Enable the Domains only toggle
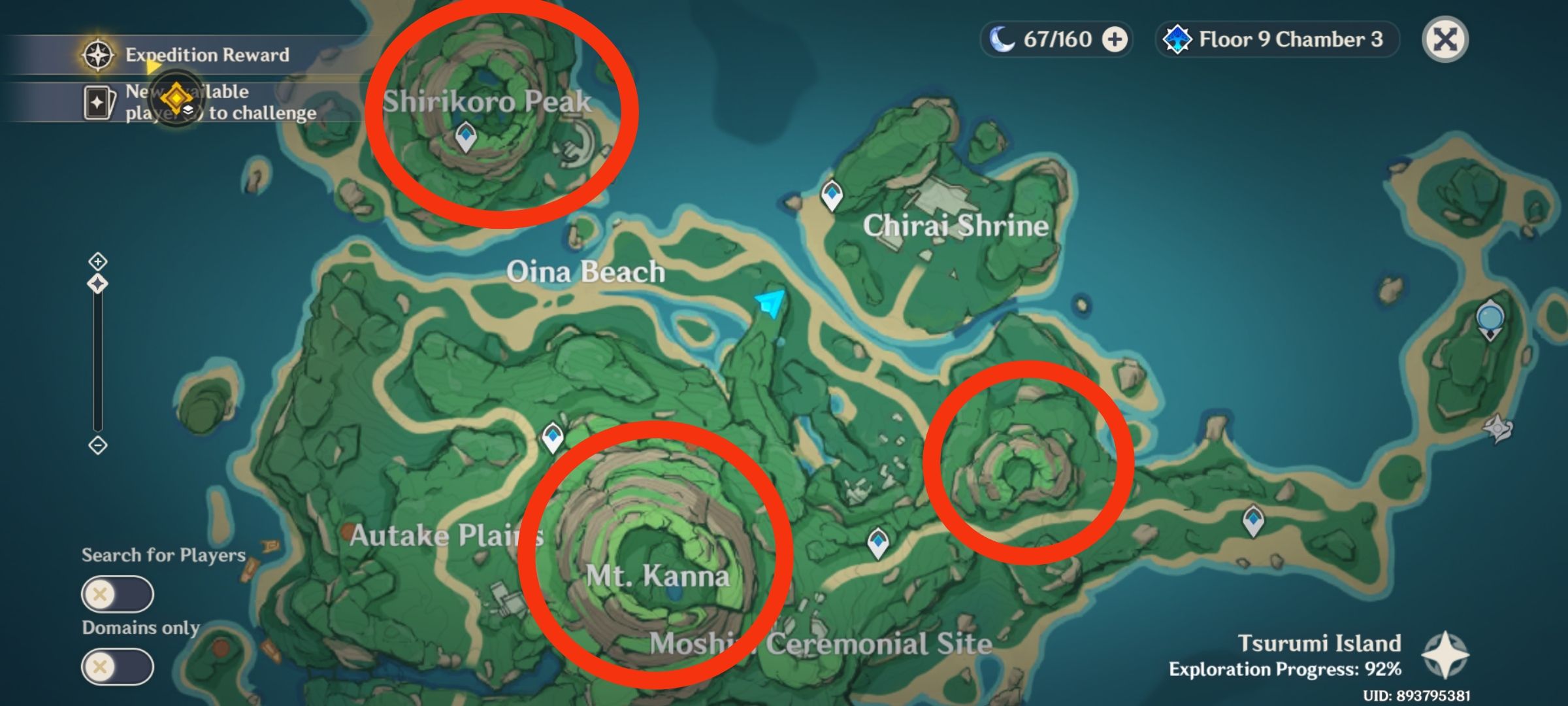1568x706 pixels. 118,667
